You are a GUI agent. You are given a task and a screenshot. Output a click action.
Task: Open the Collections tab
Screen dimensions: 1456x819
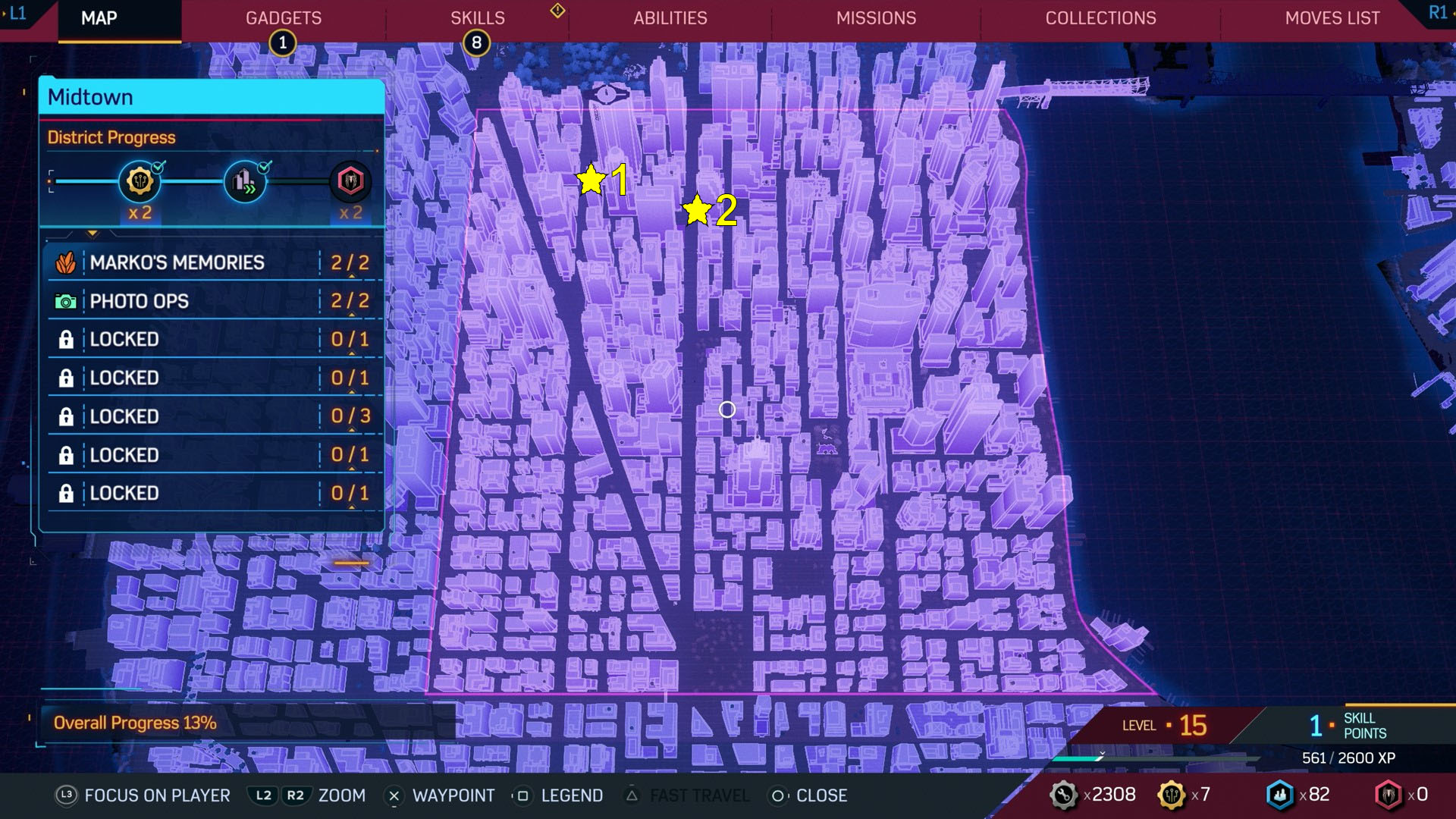1100,18
